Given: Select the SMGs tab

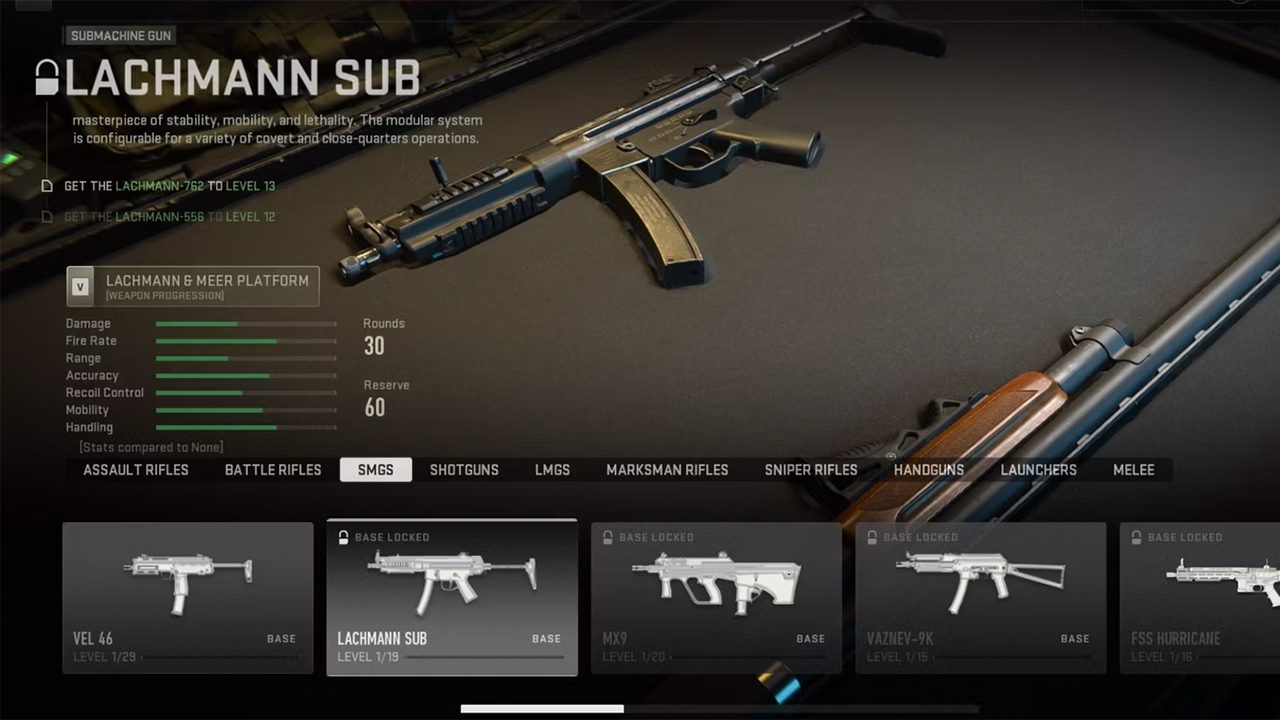Looking at the screenshot, I should coord(375,470).
